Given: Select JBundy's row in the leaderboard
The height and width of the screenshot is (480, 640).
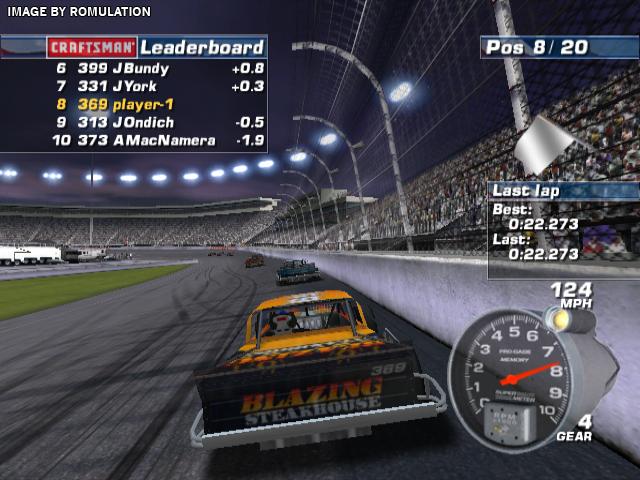Looking at the screenshot, I should click(x=135, y=69).
